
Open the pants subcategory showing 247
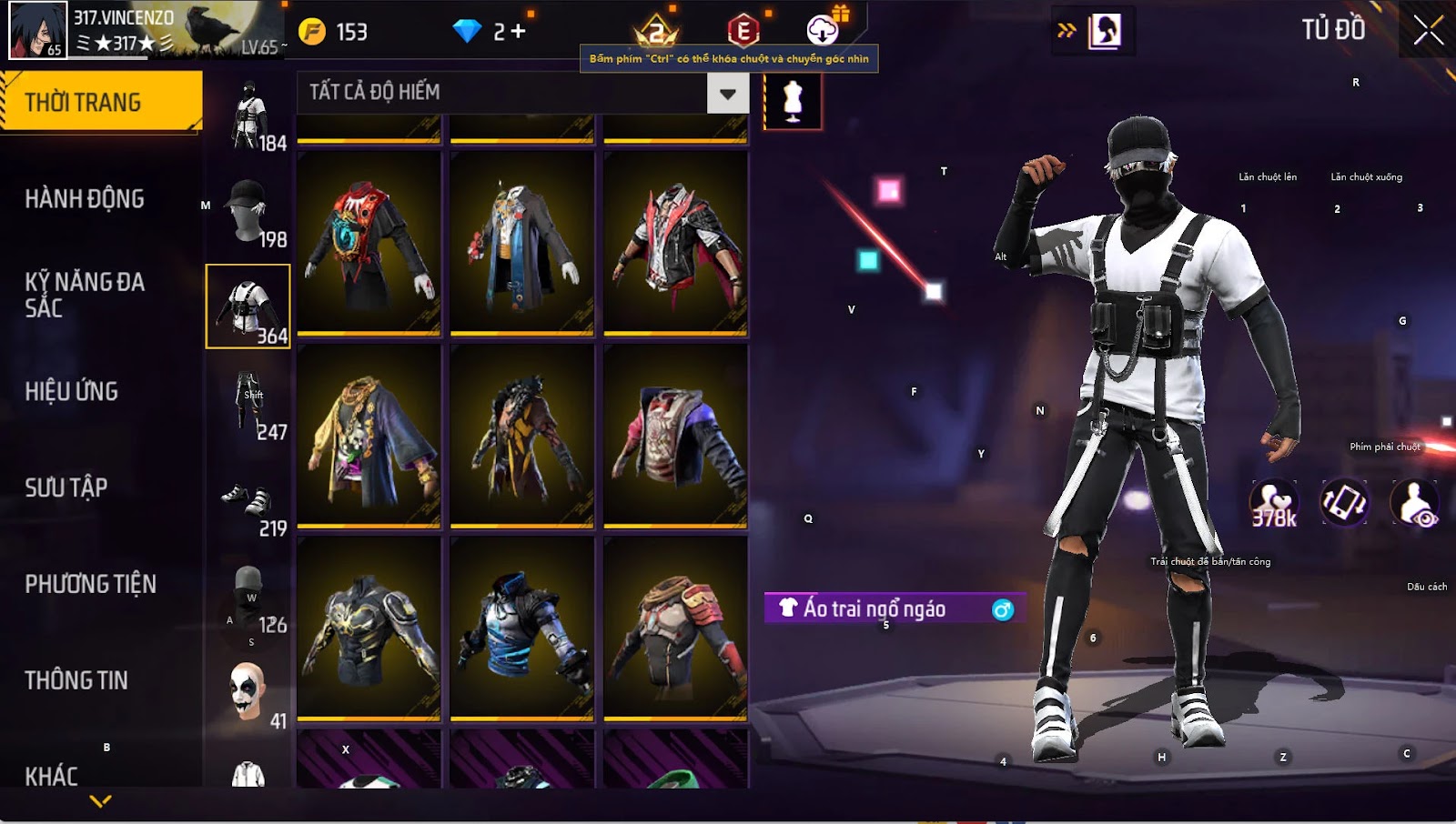point(248,404)
